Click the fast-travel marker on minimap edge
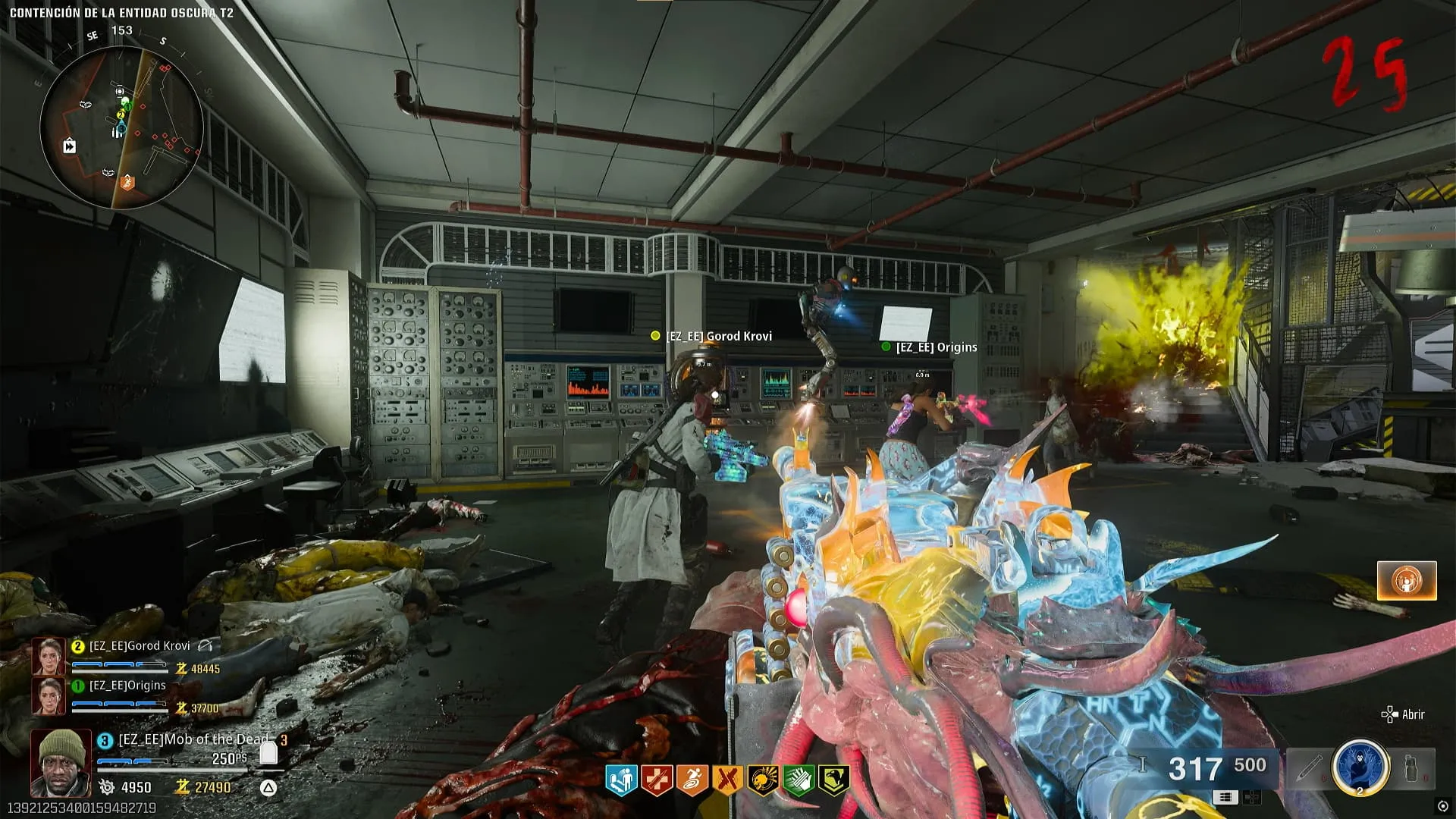This screenshot has width=1456, height=819. point(69,146)
